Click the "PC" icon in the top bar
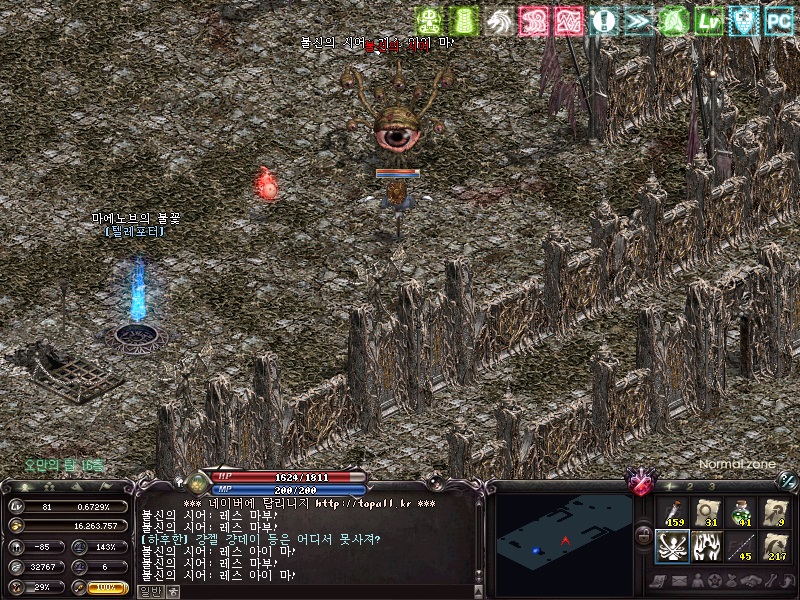Image resolution: width=800 pixels, height=600 pixels. (x=778, y=19)
